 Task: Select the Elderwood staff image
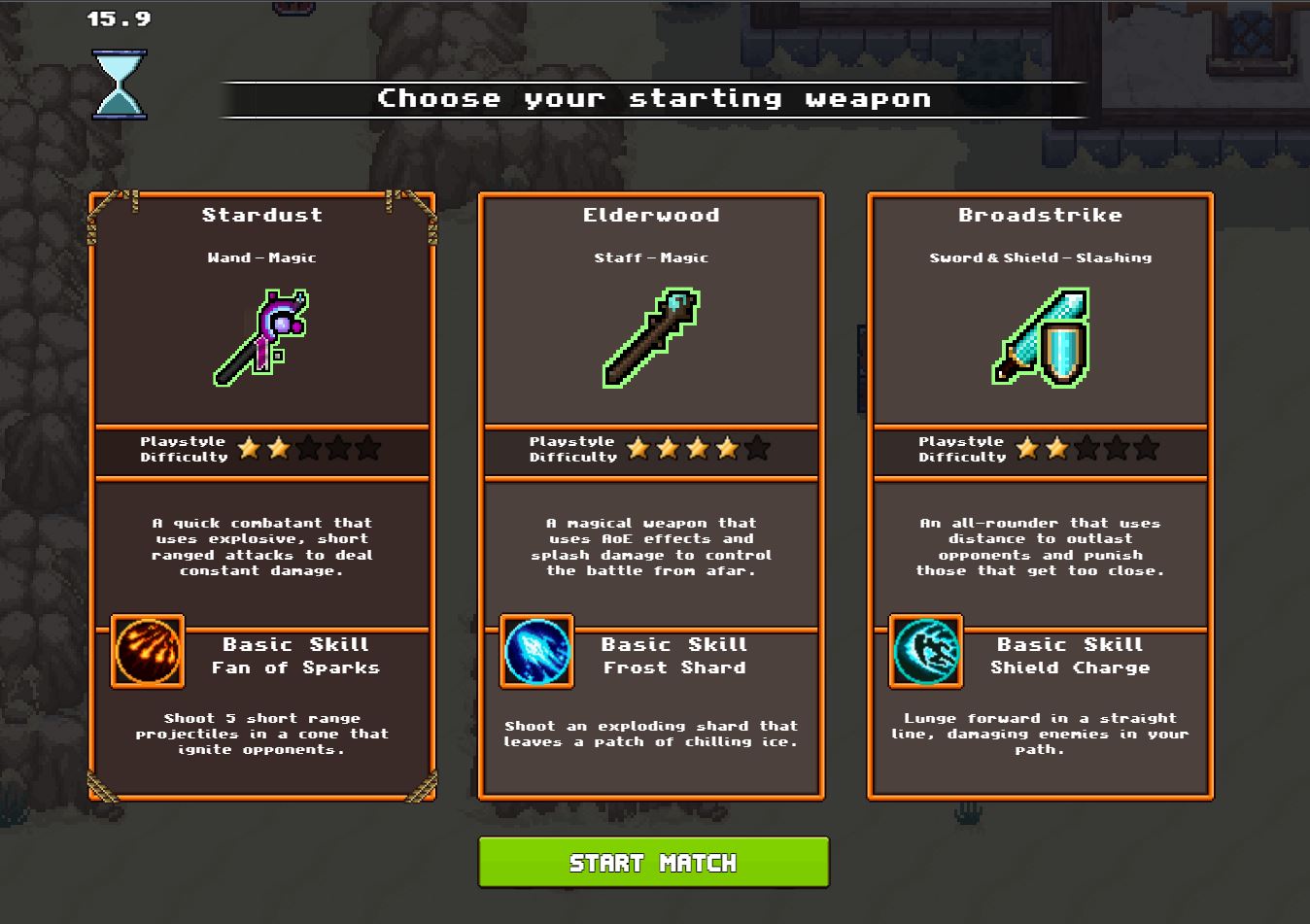pos(651,330)
